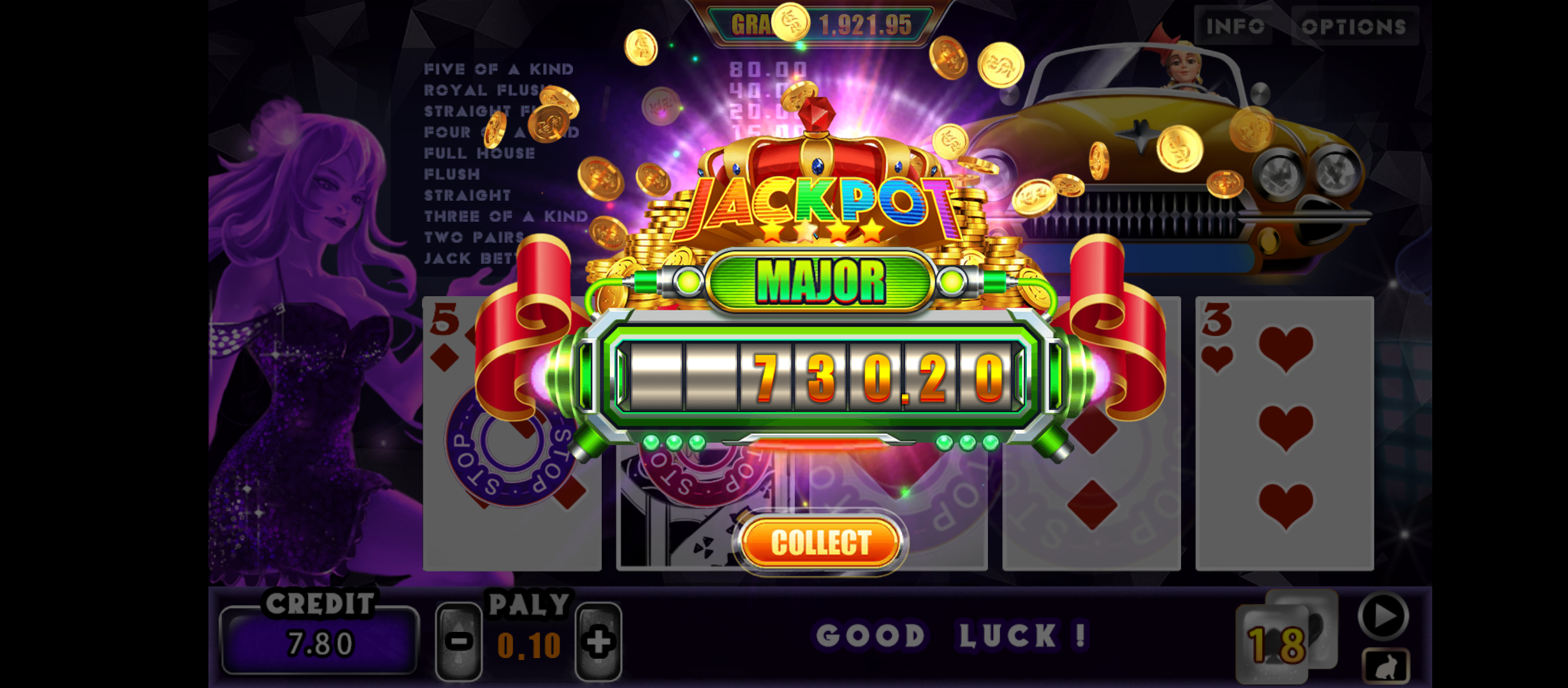
Task: Open the INFO panel
Action: click(x=1235, y=27)
